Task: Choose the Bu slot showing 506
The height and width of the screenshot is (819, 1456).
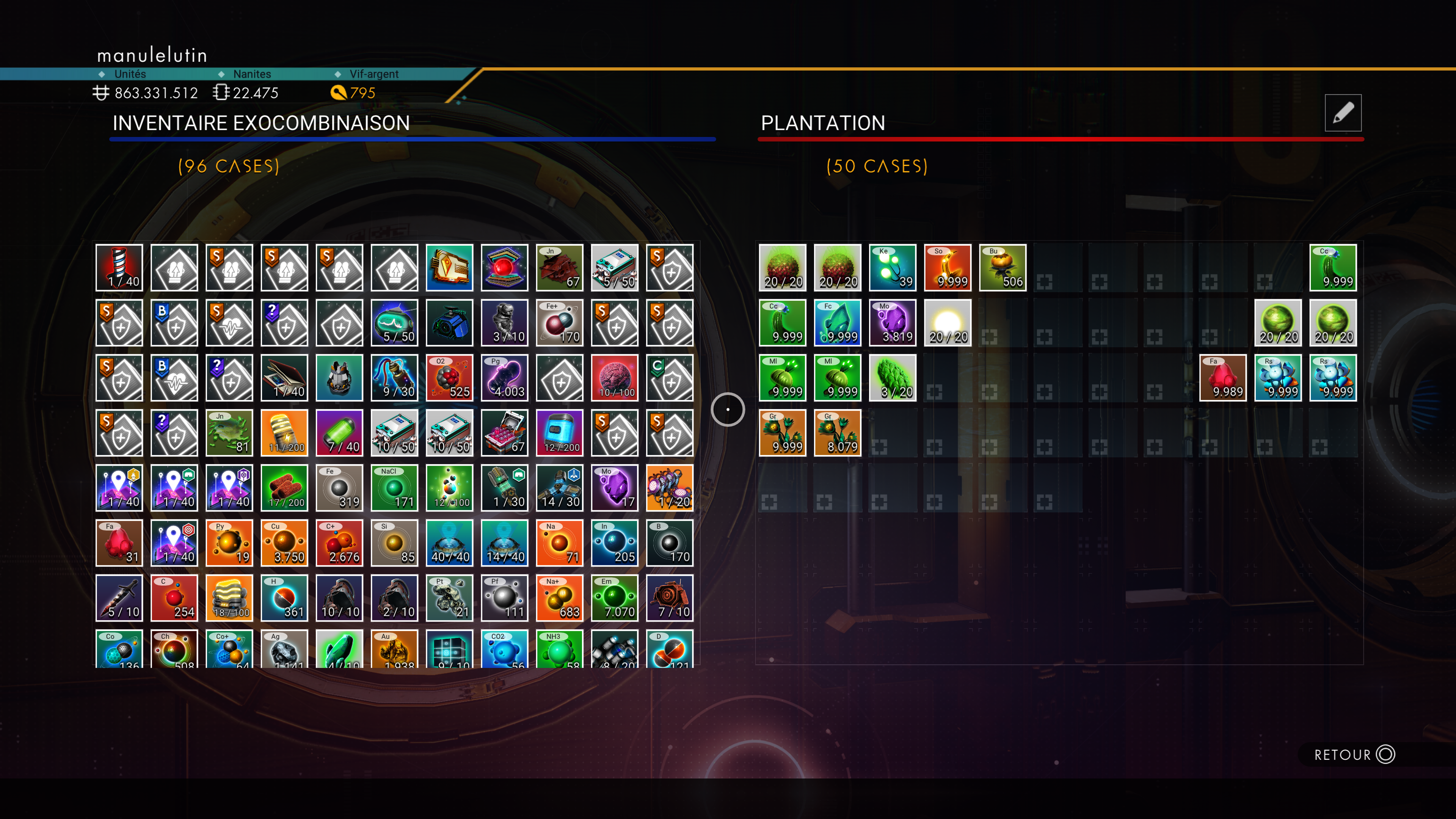Action: pos(1002,267)
